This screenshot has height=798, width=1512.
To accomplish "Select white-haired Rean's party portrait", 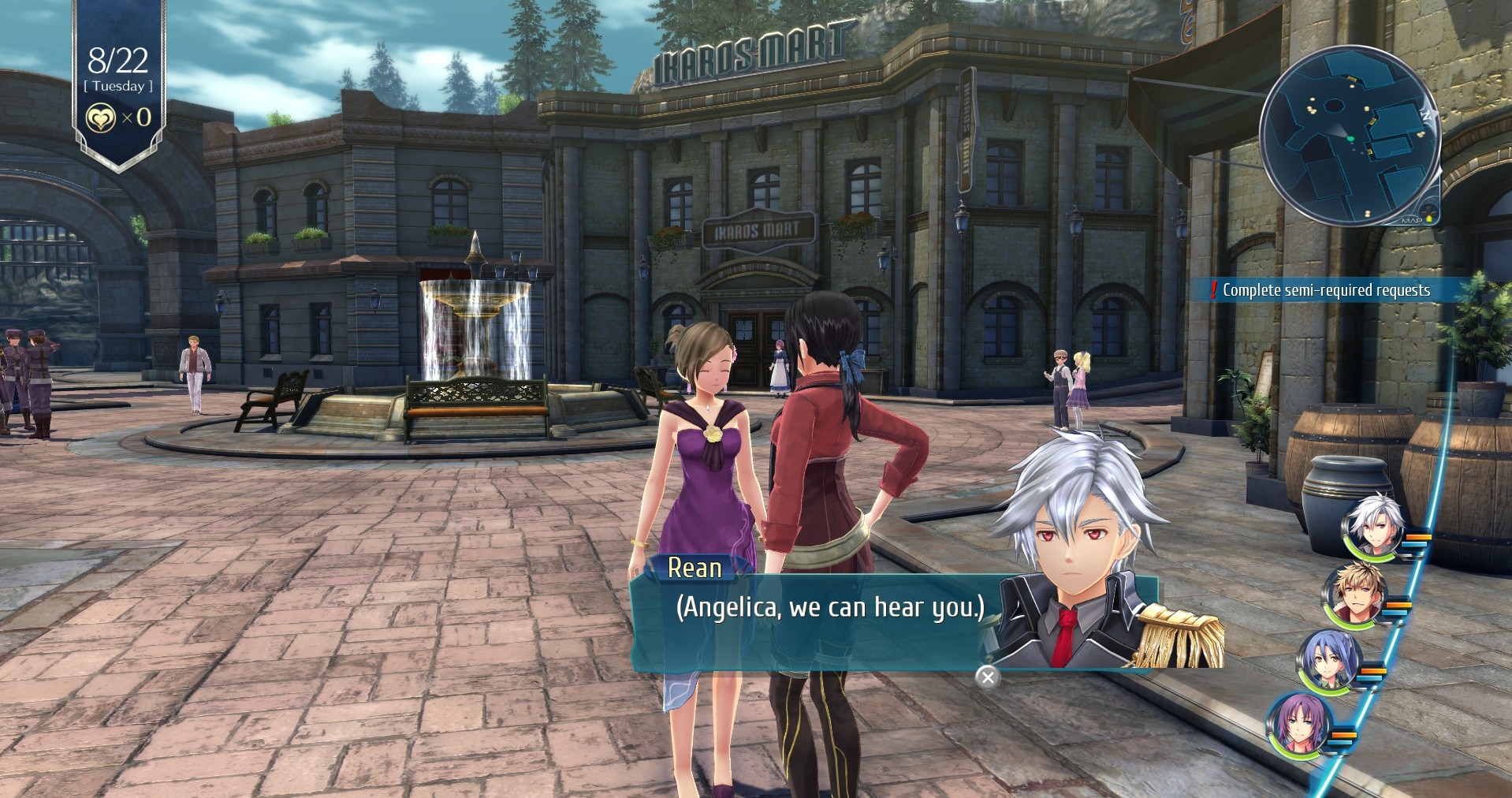I will tap(1375, 526).
